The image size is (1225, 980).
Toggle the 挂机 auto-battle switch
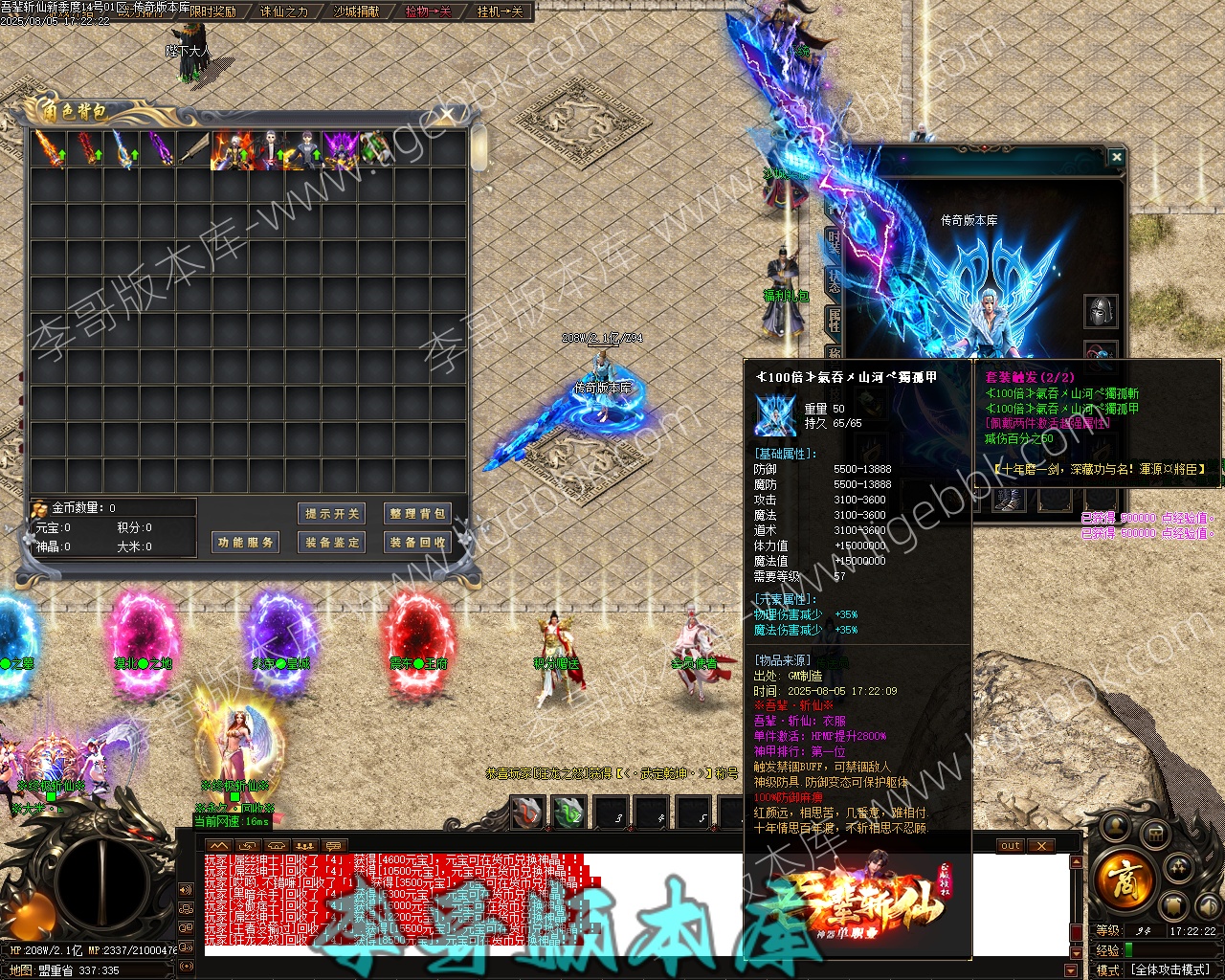pyautogui.click(x=501, y=11)
